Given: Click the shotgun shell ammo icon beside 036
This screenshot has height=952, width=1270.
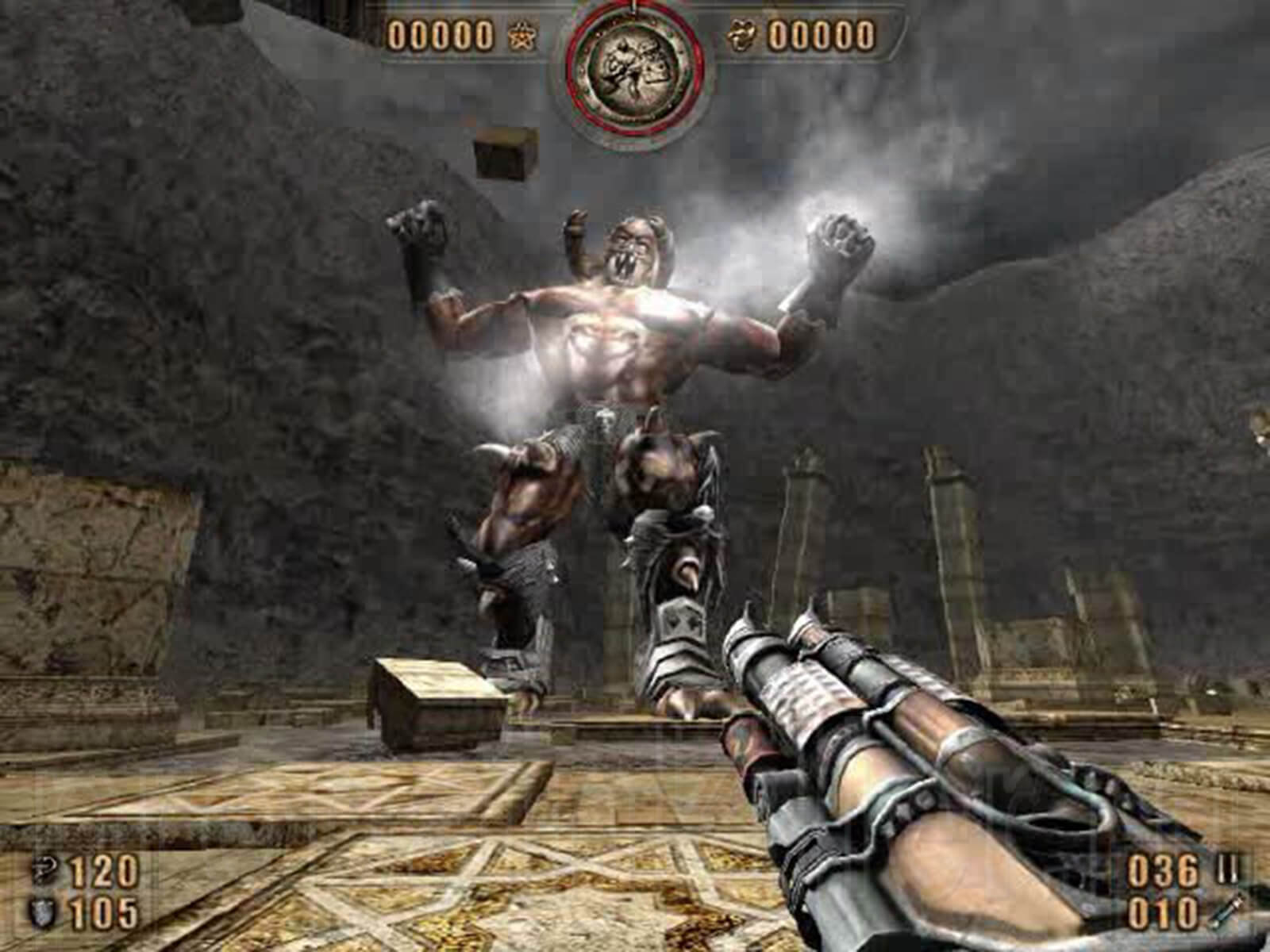Looking at the screenshot, I should [x=1228, y=867].
